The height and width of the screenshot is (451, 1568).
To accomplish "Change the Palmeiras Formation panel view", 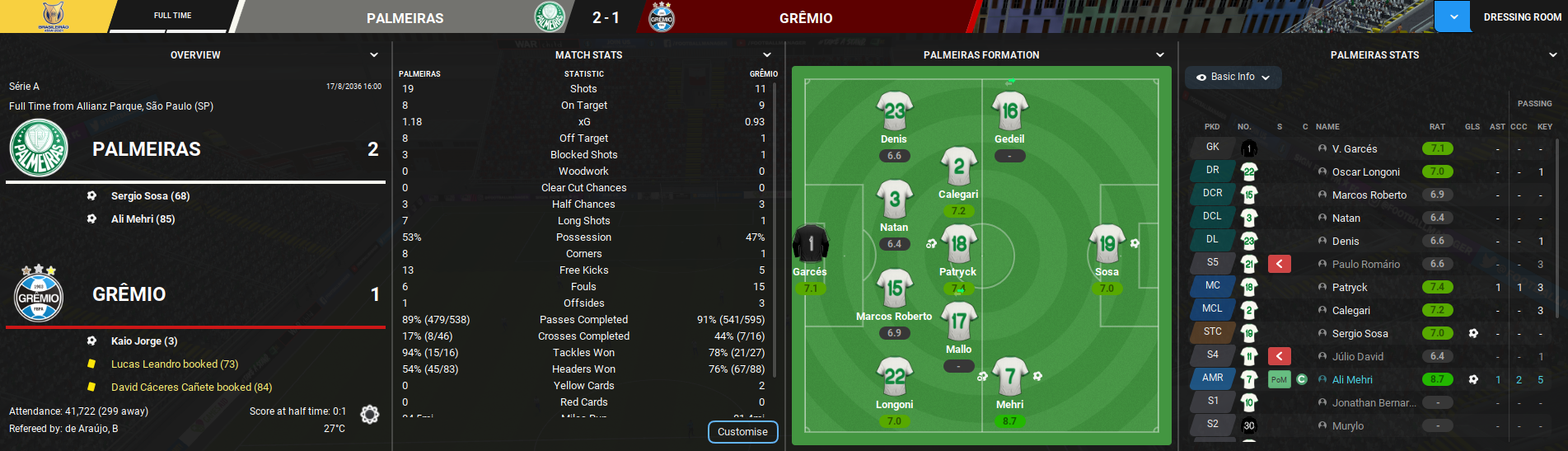I will point(1160,55).
